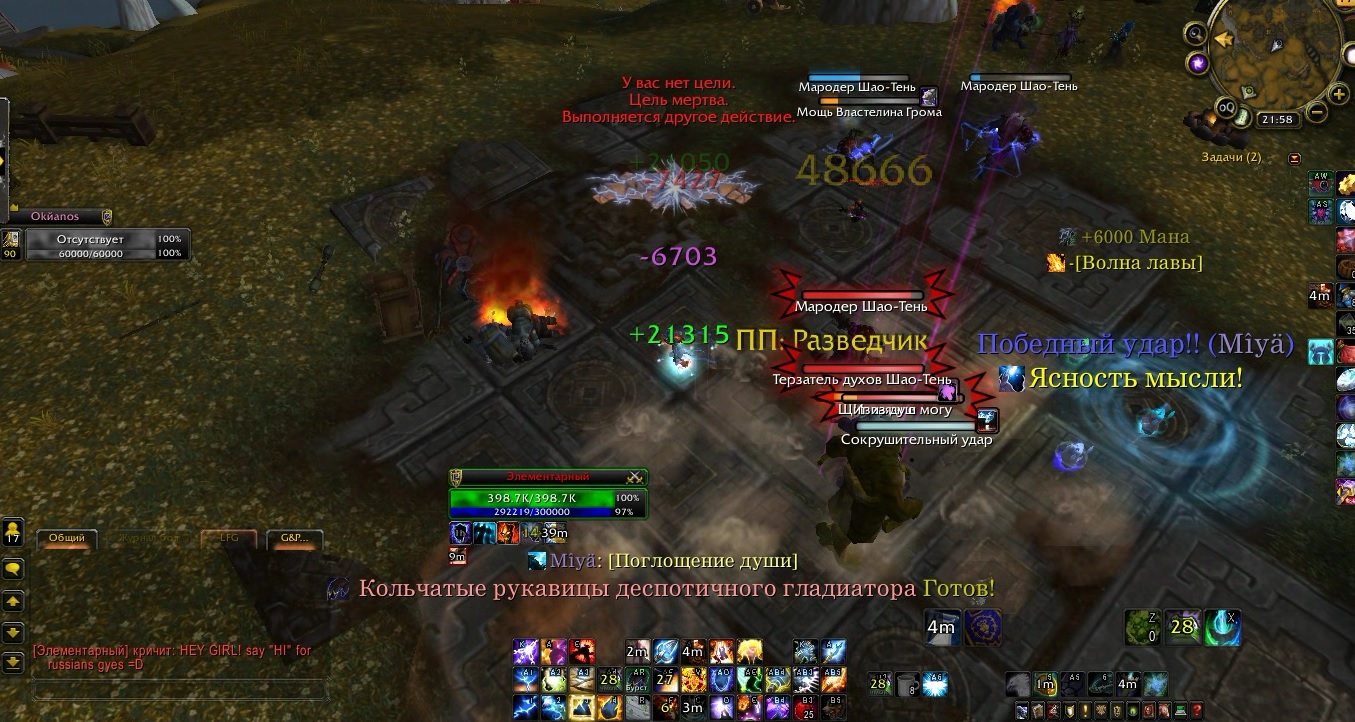Activate the red ability slot showing 25
This screenshot has width=1355, height=722.
[808, 708]
